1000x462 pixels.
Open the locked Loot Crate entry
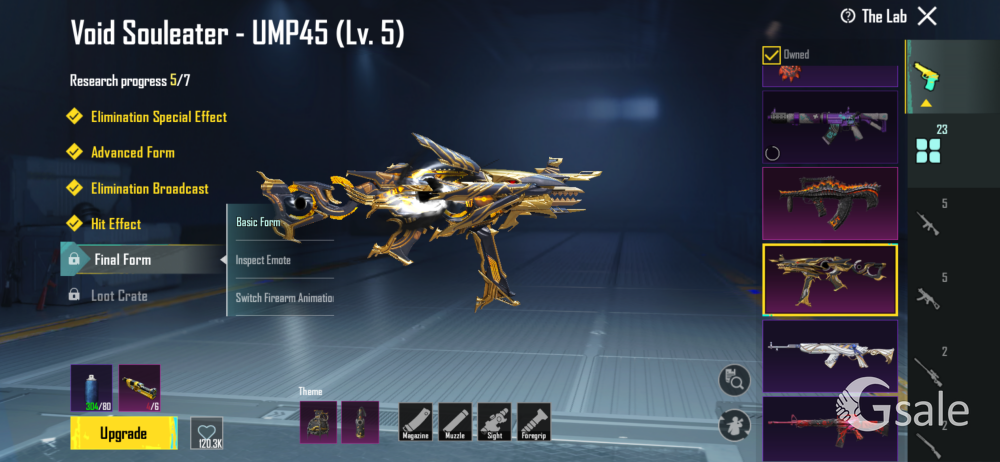pos(118,296)
